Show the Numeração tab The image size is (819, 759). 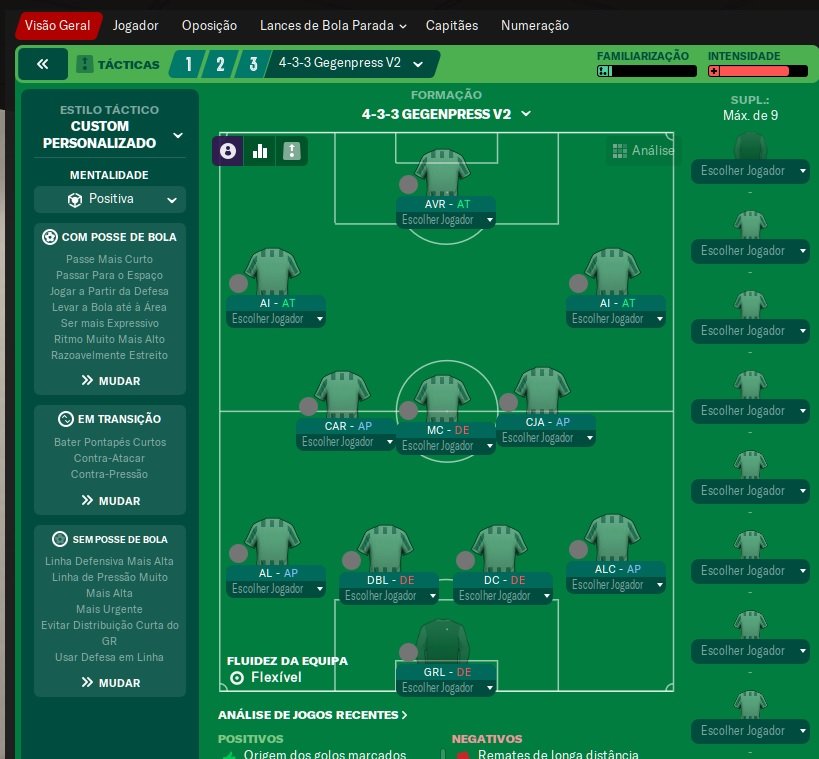pyautogui.click(x=534, y=26)
